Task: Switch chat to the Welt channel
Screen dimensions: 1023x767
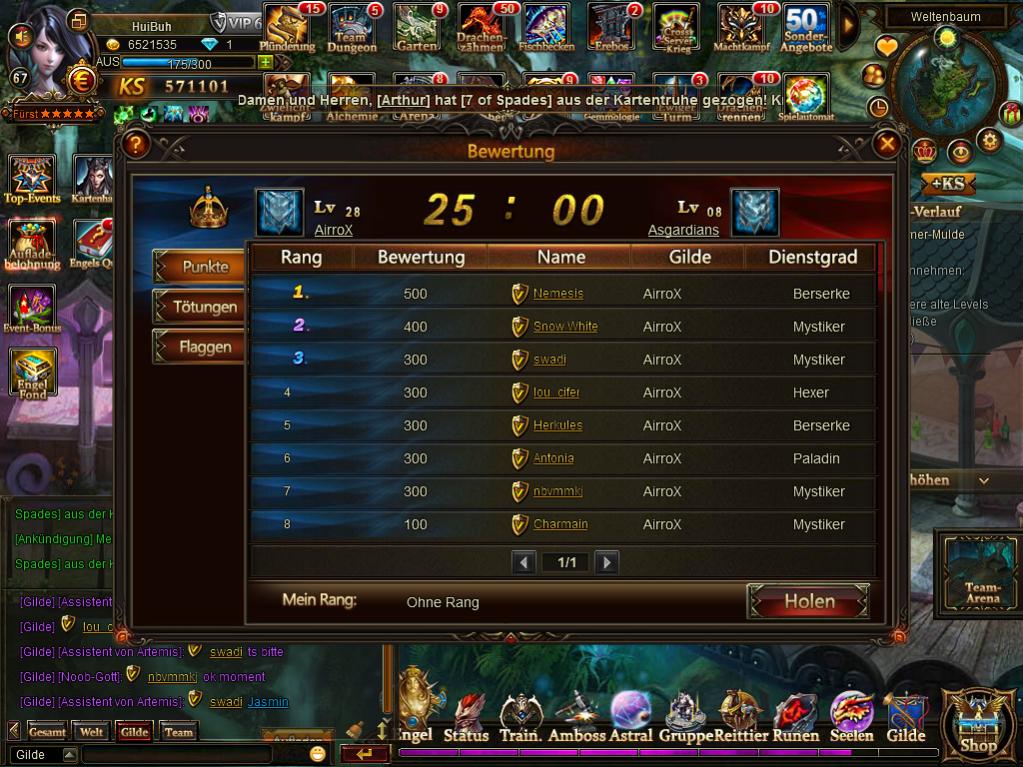Action: click(91, 732)
